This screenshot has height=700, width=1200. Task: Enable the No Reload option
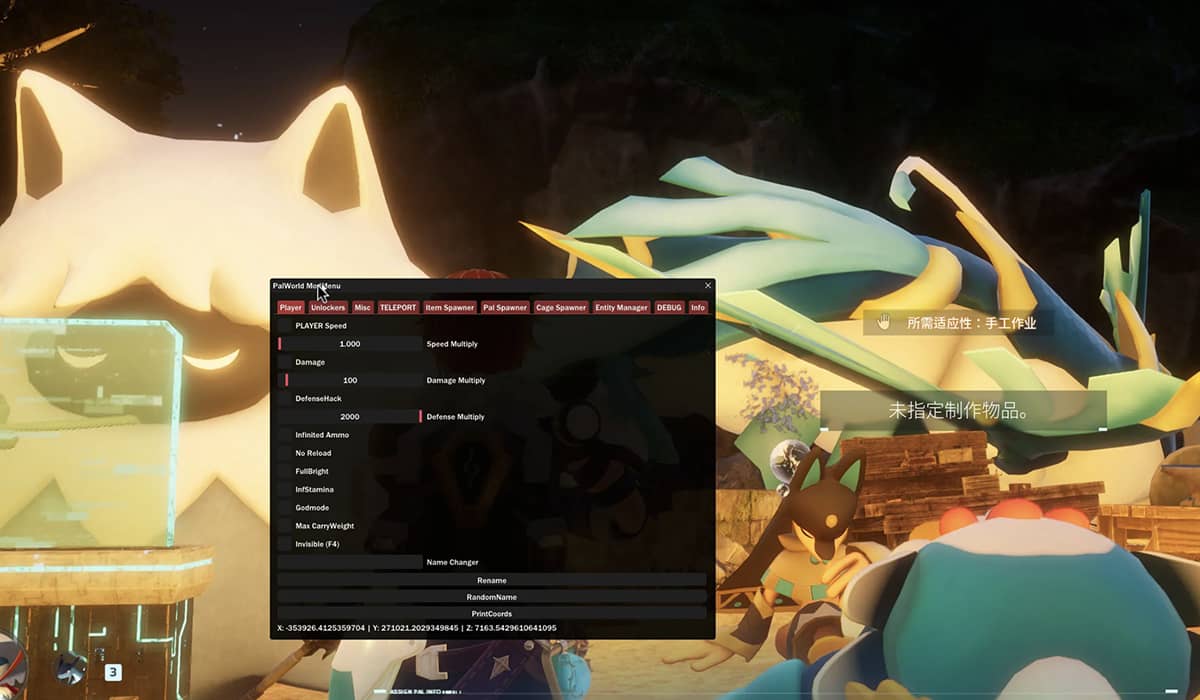click(x=285, y=453)
